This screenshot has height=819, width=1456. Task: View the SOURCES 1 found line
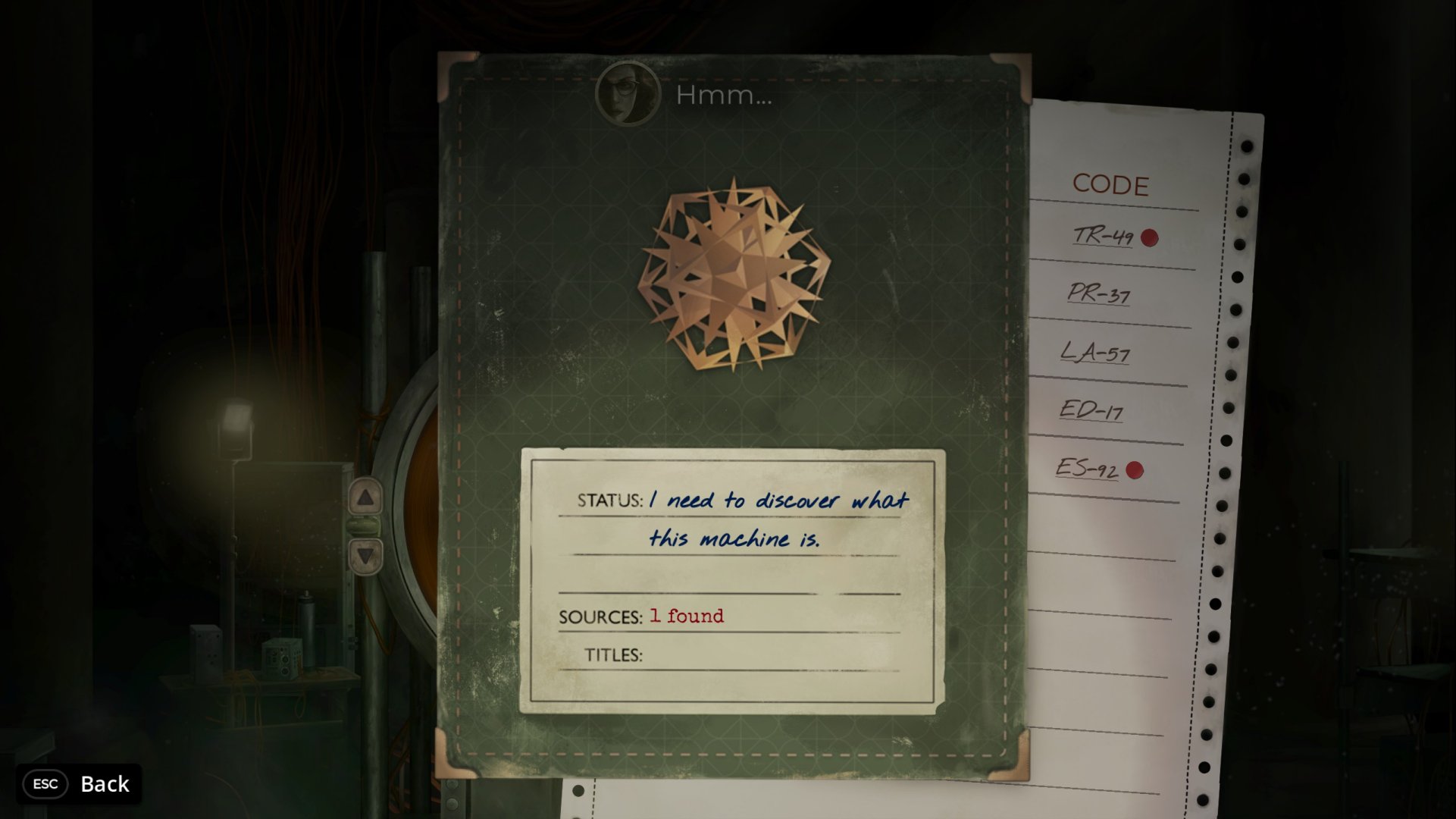pyautogui.click(x=686, y=617)
